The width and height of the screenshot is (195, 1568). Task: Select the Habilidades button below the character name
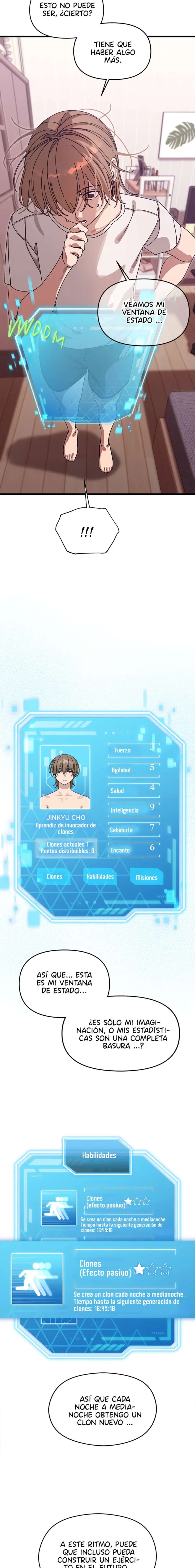point(100,877)
